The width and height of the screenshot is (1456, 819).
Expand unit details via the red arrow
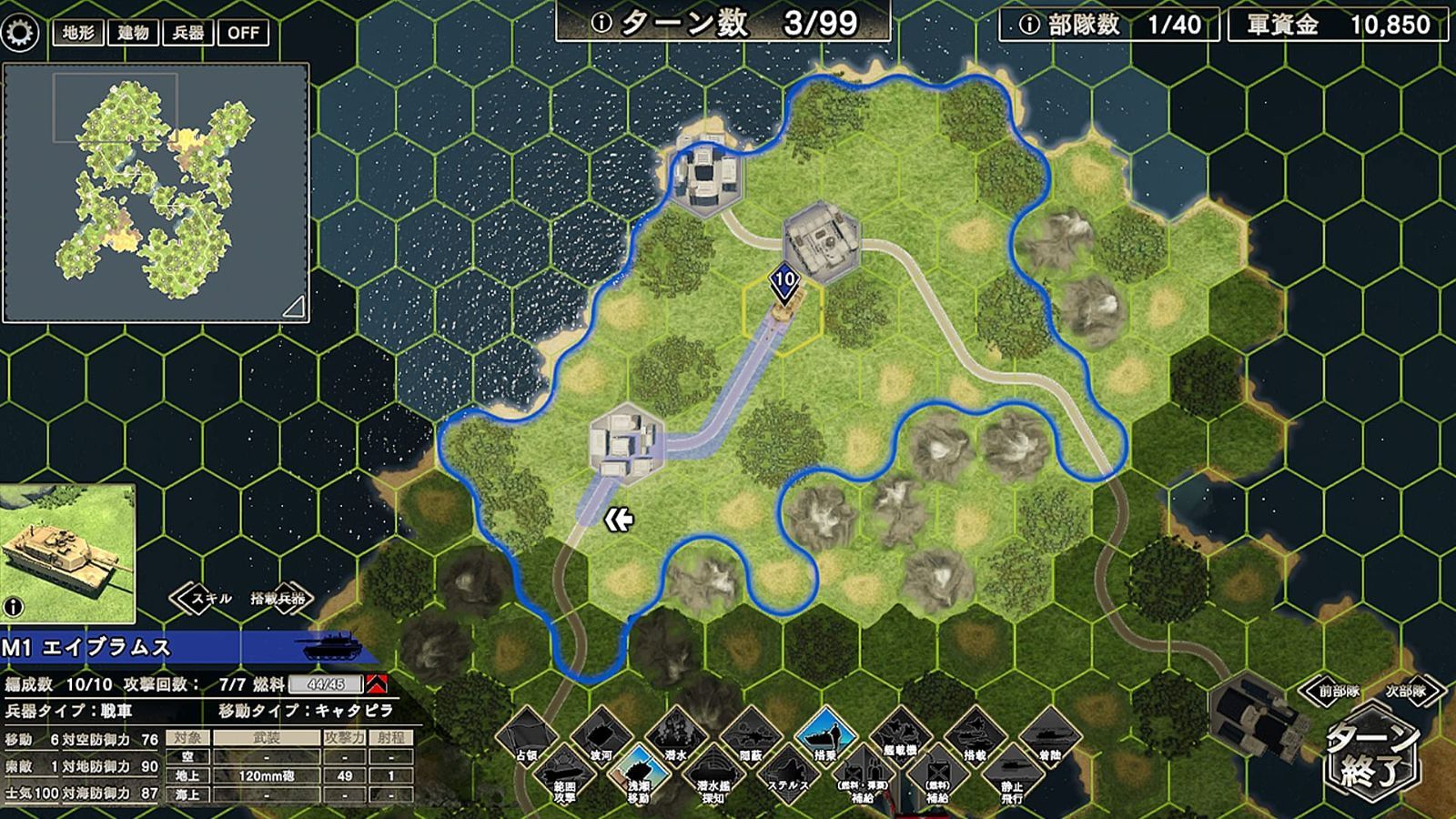pyautogui.click(x=376, y=684)
